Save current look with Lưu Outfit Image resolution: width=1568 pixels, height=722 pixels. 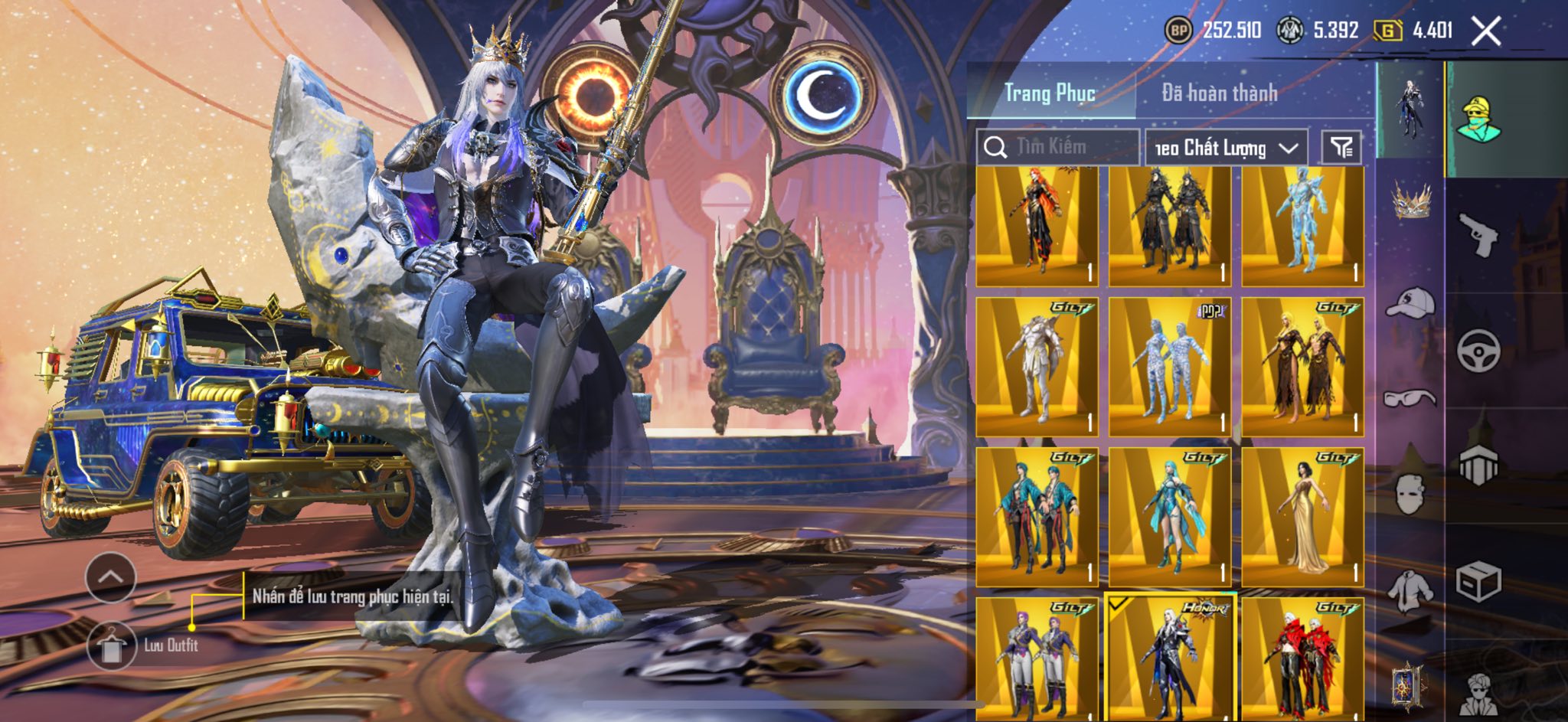113,645
